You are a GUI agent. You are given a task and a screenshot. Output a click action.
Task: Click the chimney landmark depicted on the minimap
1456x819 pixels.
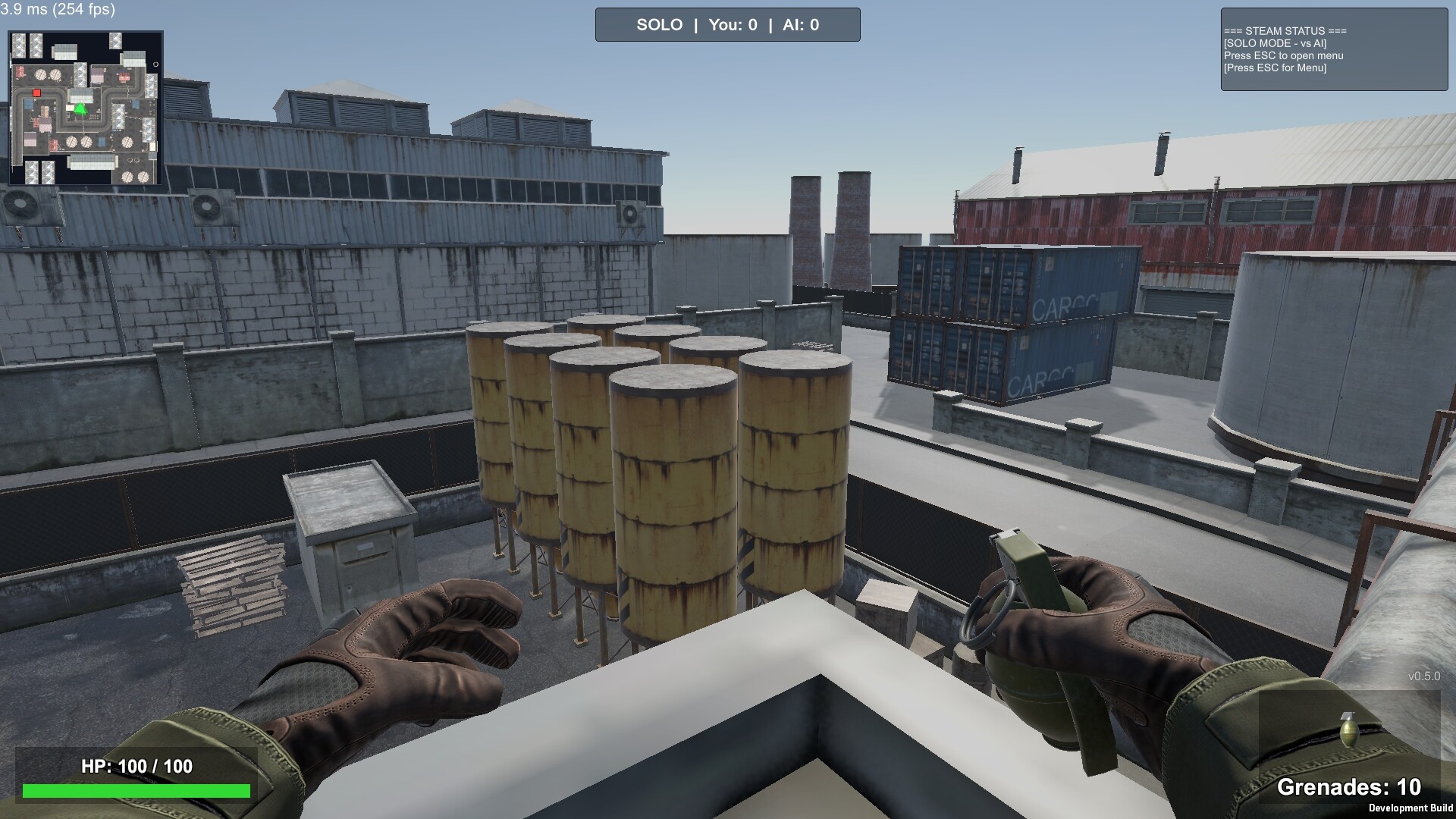click(133, 159)
